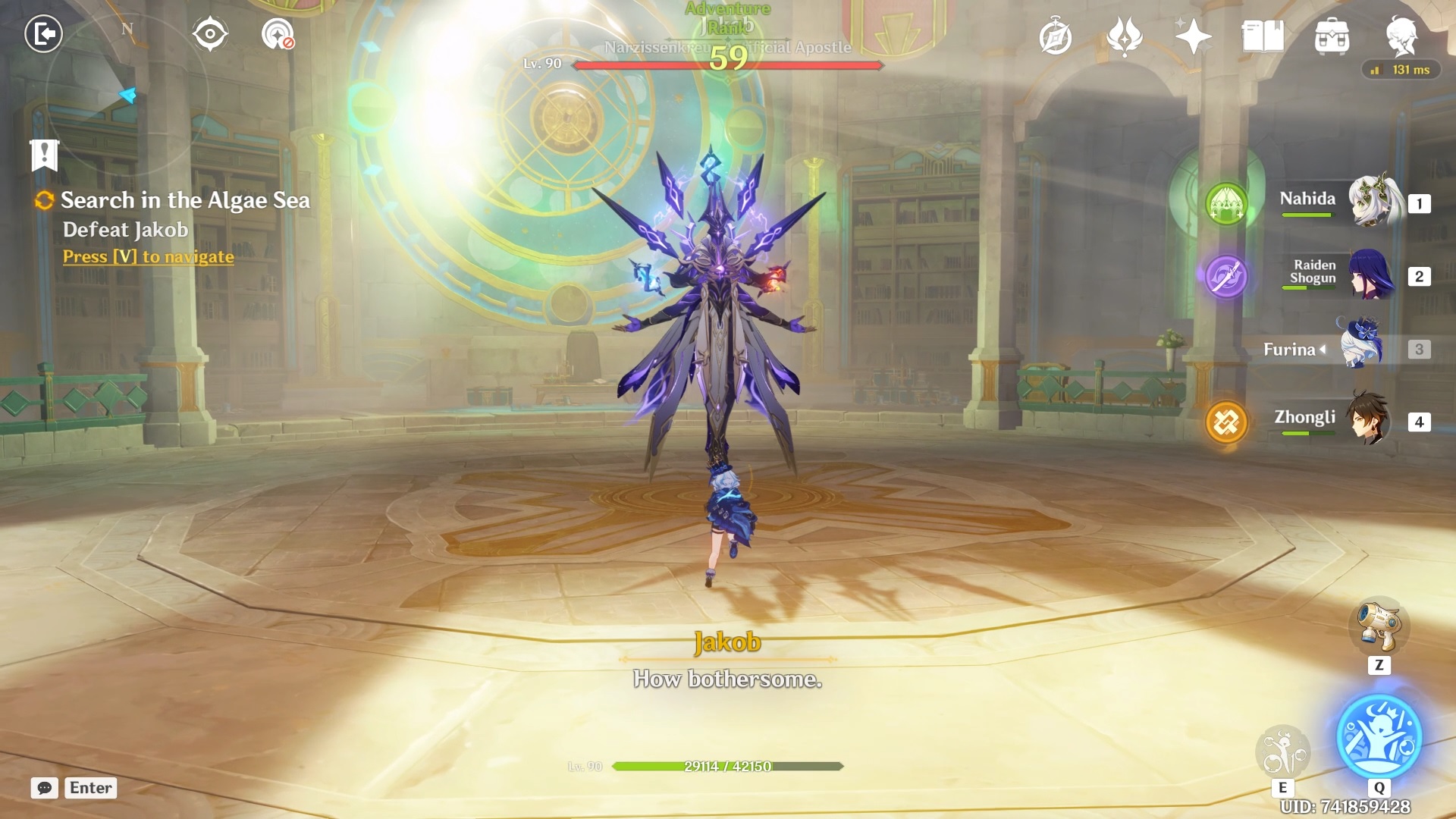The width and height of the screenshot is (1456, 819).
Task: Open the minimap
Action: pos(127,93)
